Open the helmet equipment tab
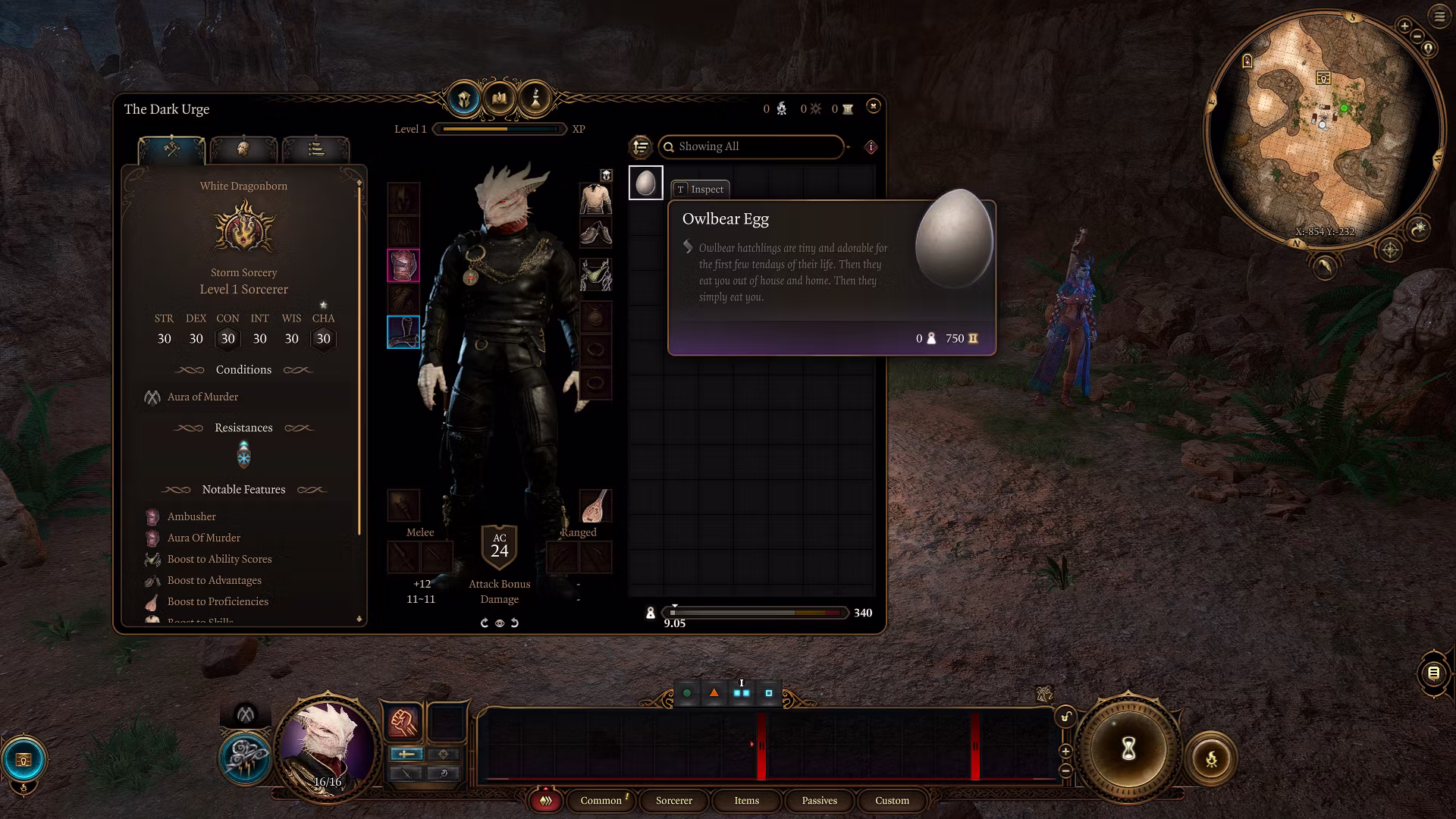This screenshot has width=1456, height=819. pos(464,99)
